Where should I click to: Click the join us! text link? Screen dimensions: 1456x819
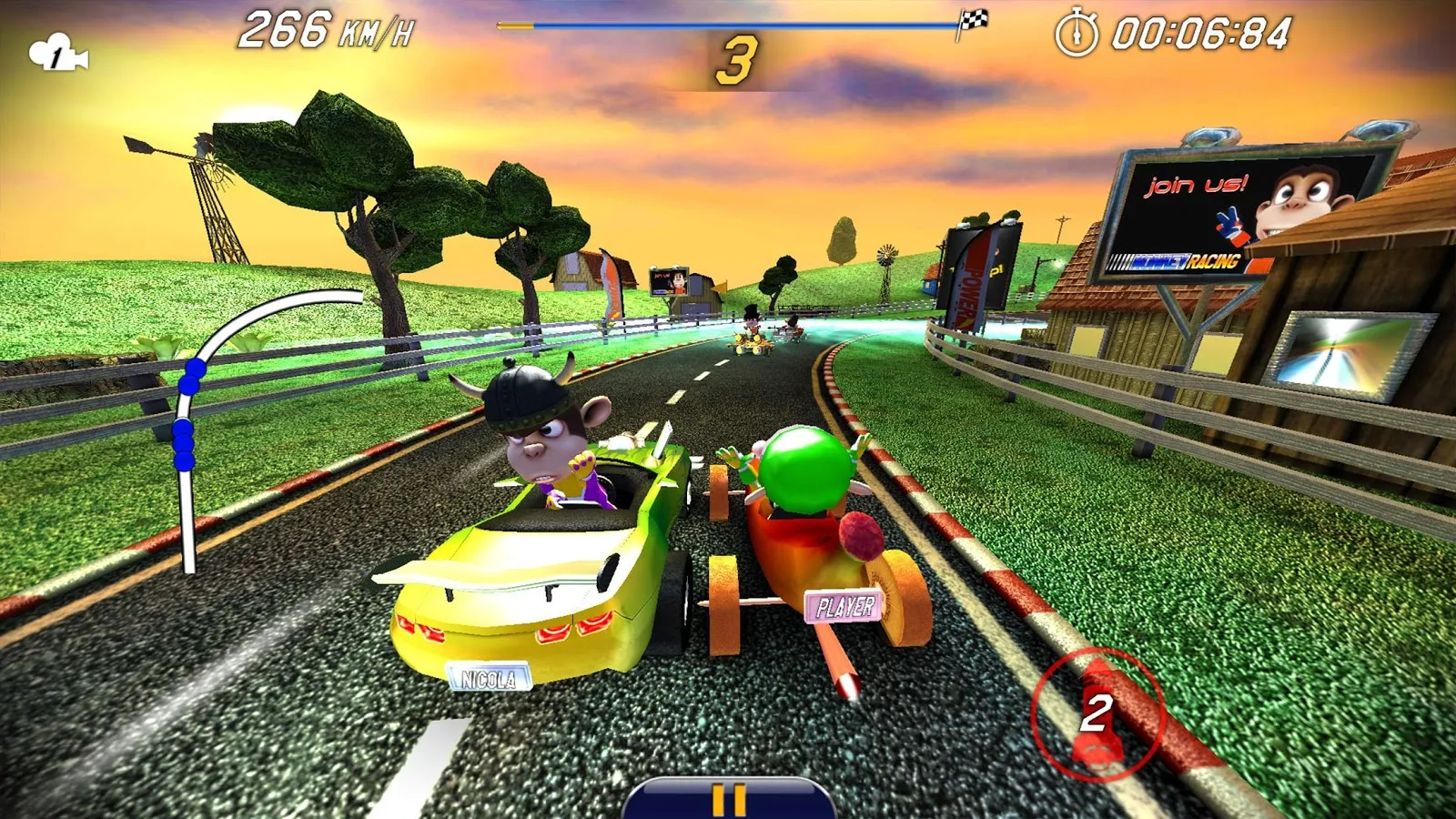[1194, 184]
